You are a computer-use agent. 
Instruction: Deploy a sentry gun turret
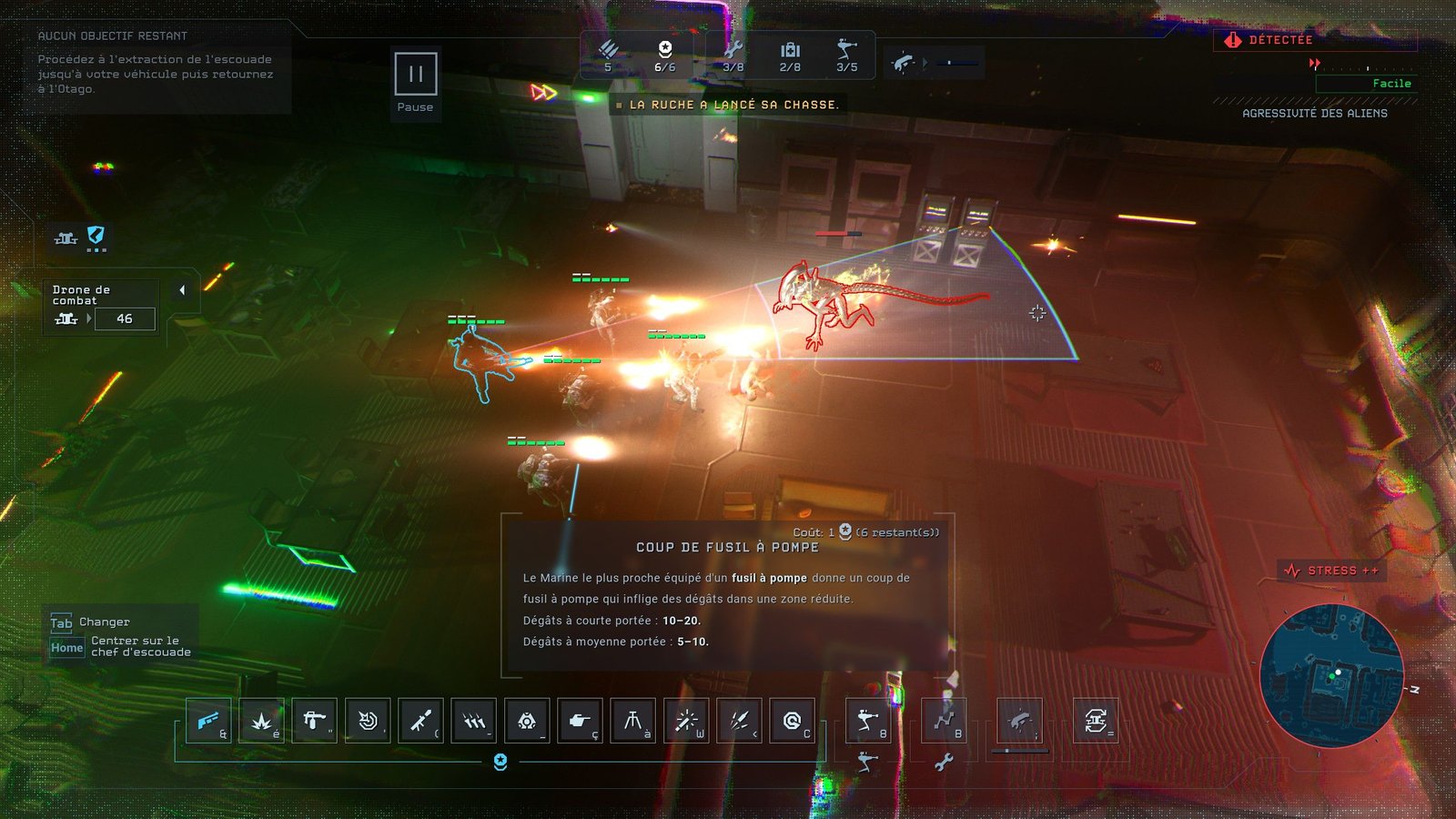[867, 721]
